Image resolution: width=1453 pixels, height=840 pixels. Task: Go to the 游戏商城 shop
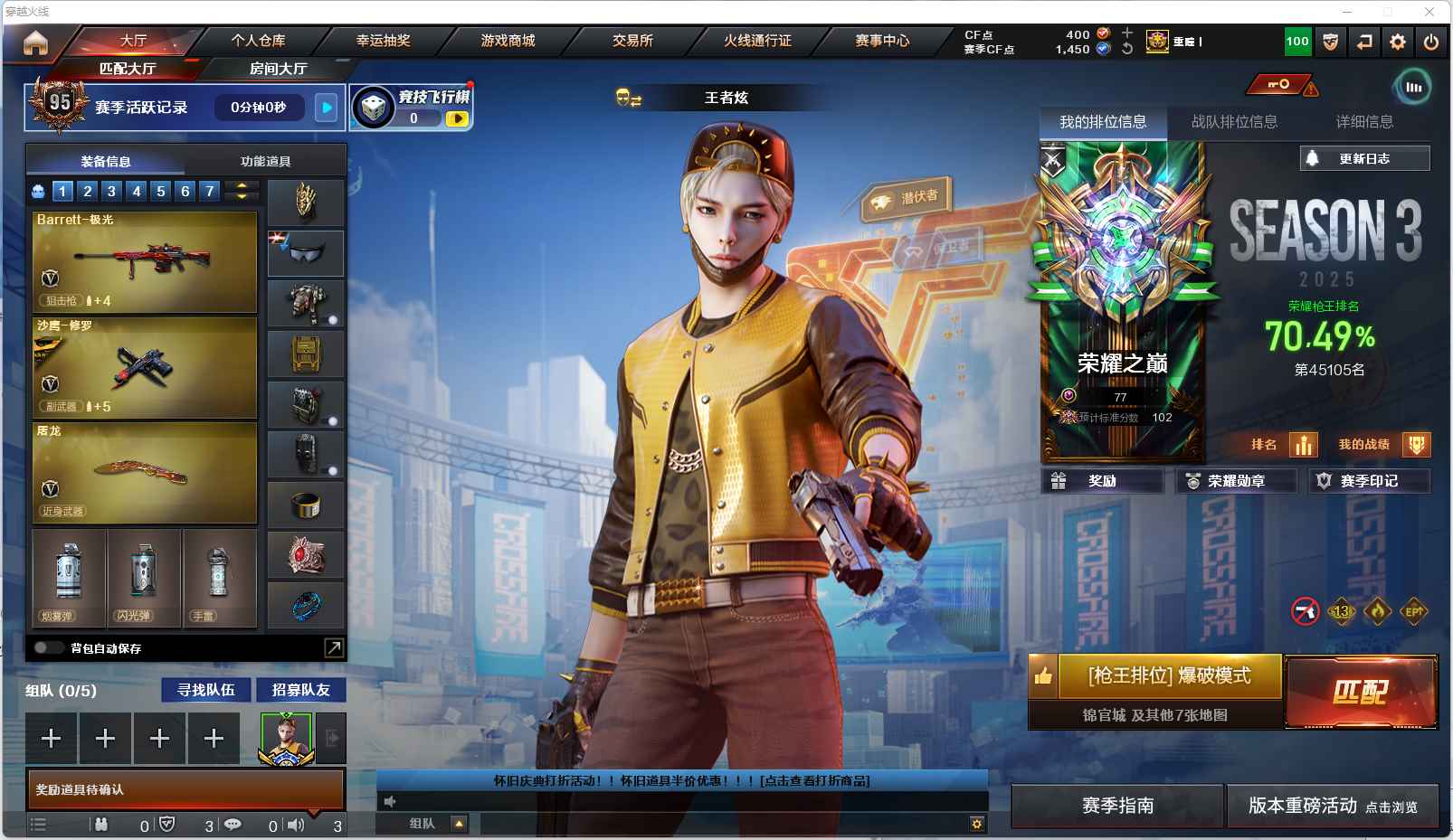pyautogui.click(x=508, y=41)
